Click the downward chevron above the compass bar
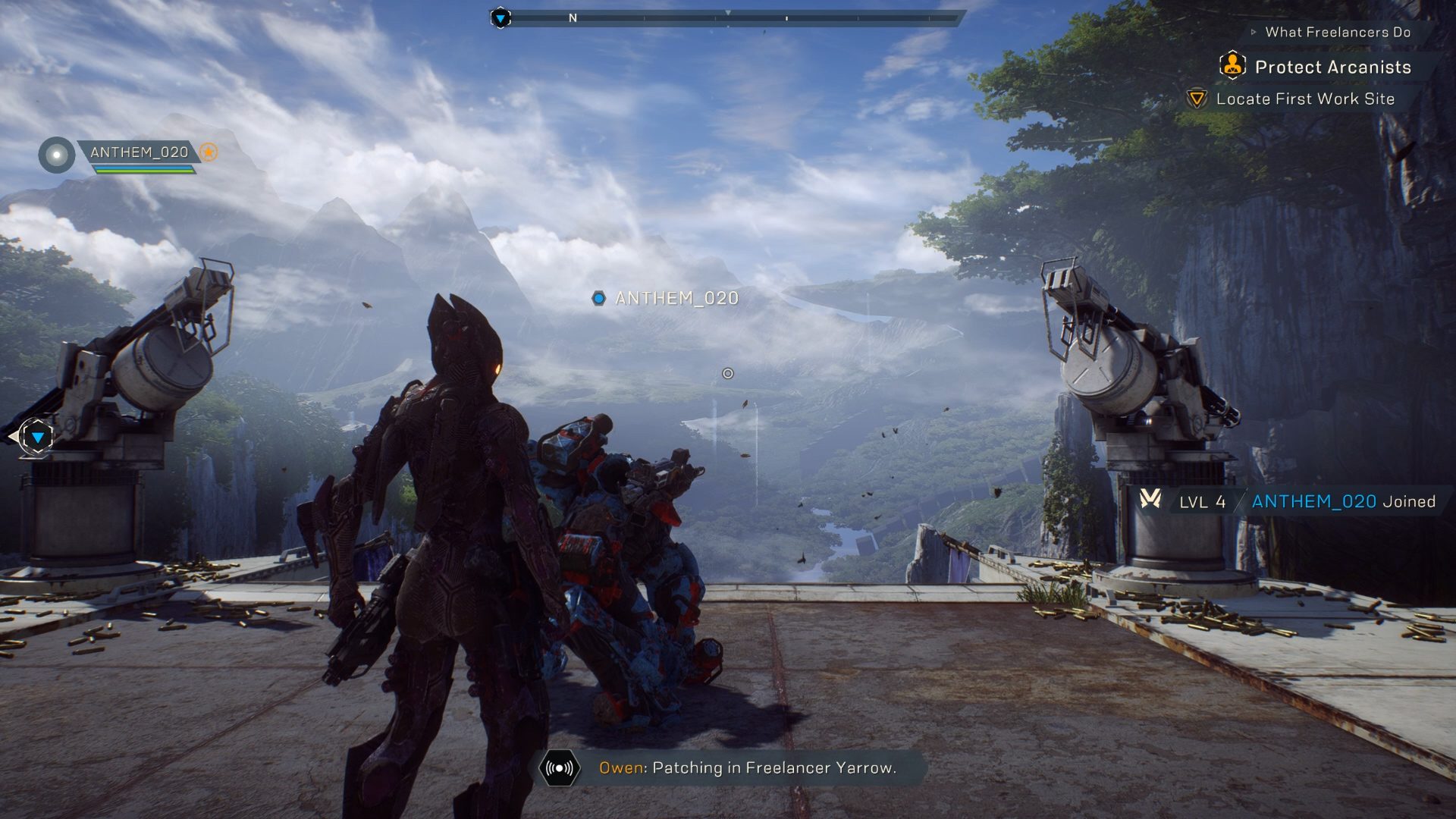1456x819 pixels. pyautogui.click(x=728, y=12)
